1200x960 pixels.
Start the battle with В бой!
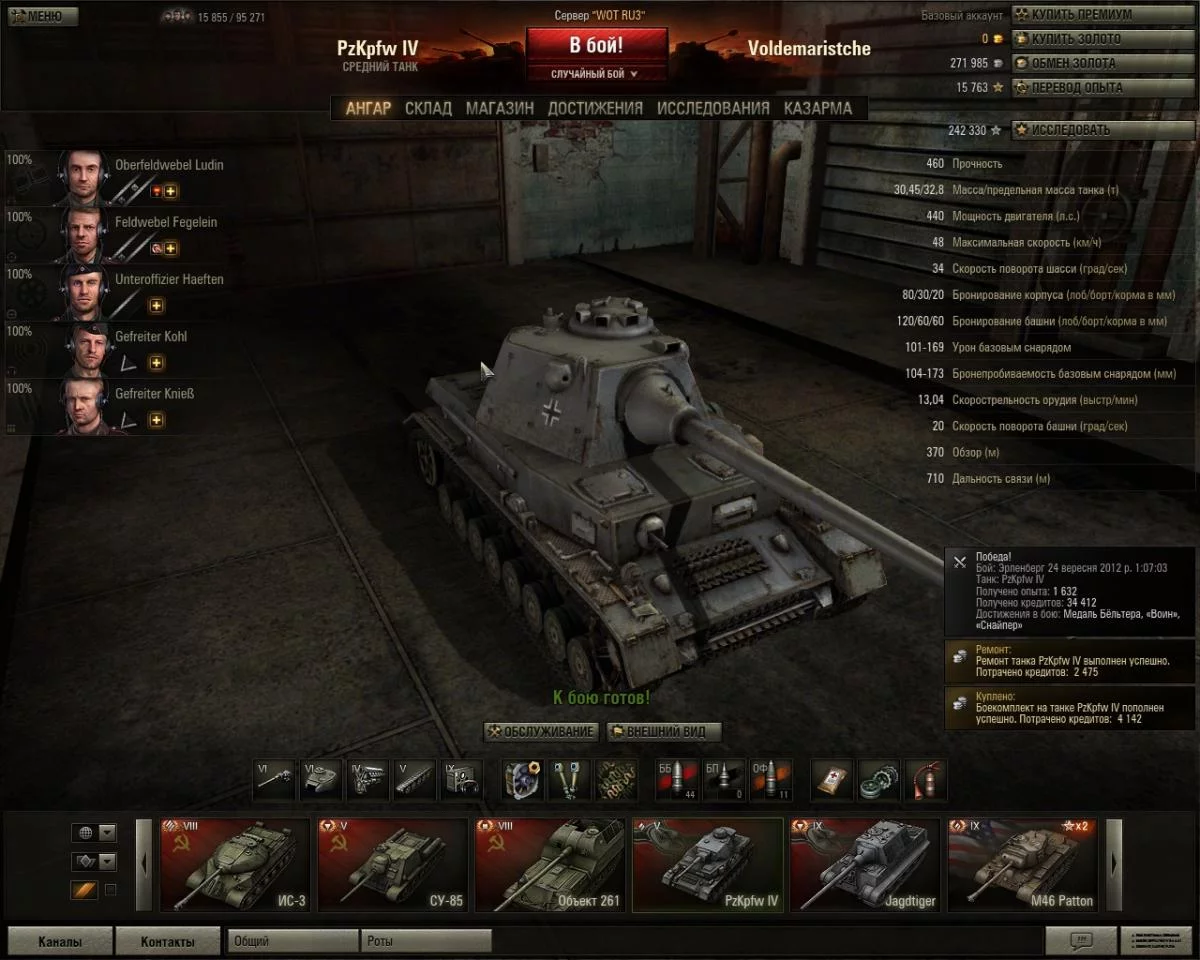point(597,46)
